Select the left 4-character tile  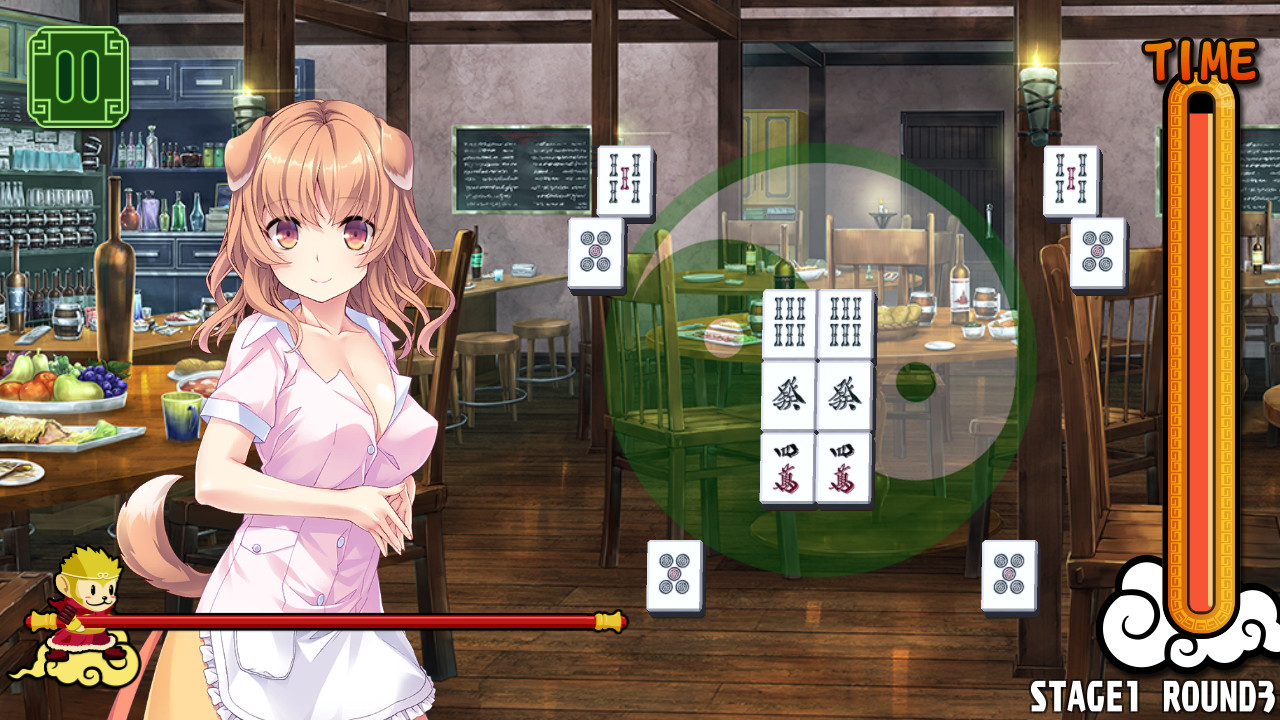click(x=786, y=468)
